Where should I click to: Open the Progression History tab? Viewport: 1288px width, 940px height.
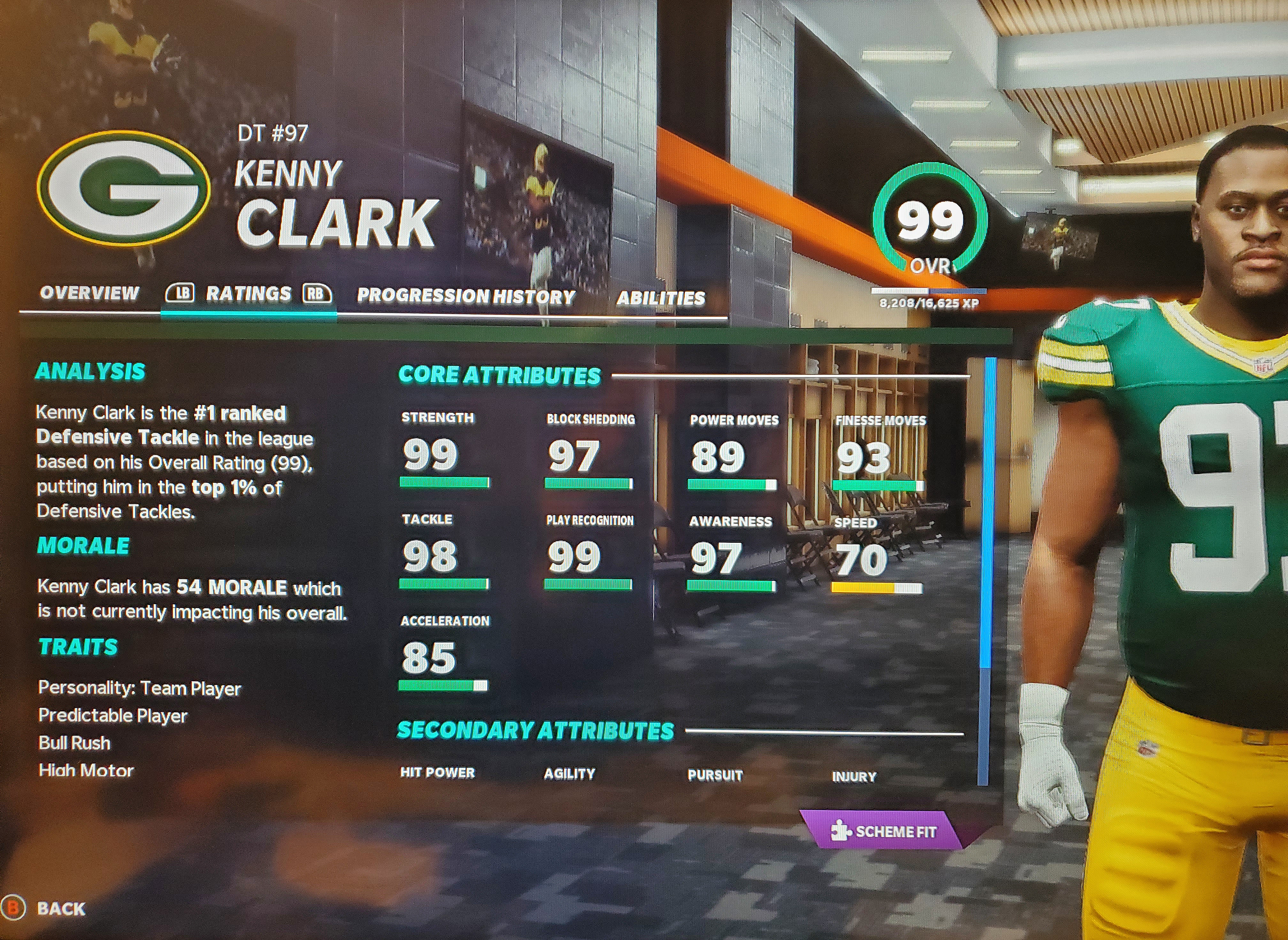(465, 296)
